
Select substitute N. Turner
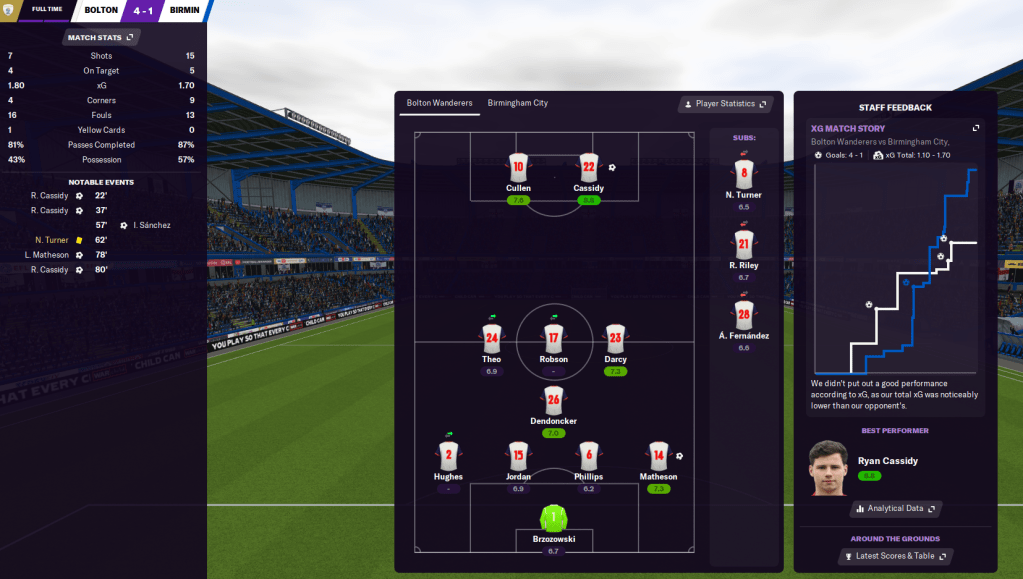(x=743, y=174)
